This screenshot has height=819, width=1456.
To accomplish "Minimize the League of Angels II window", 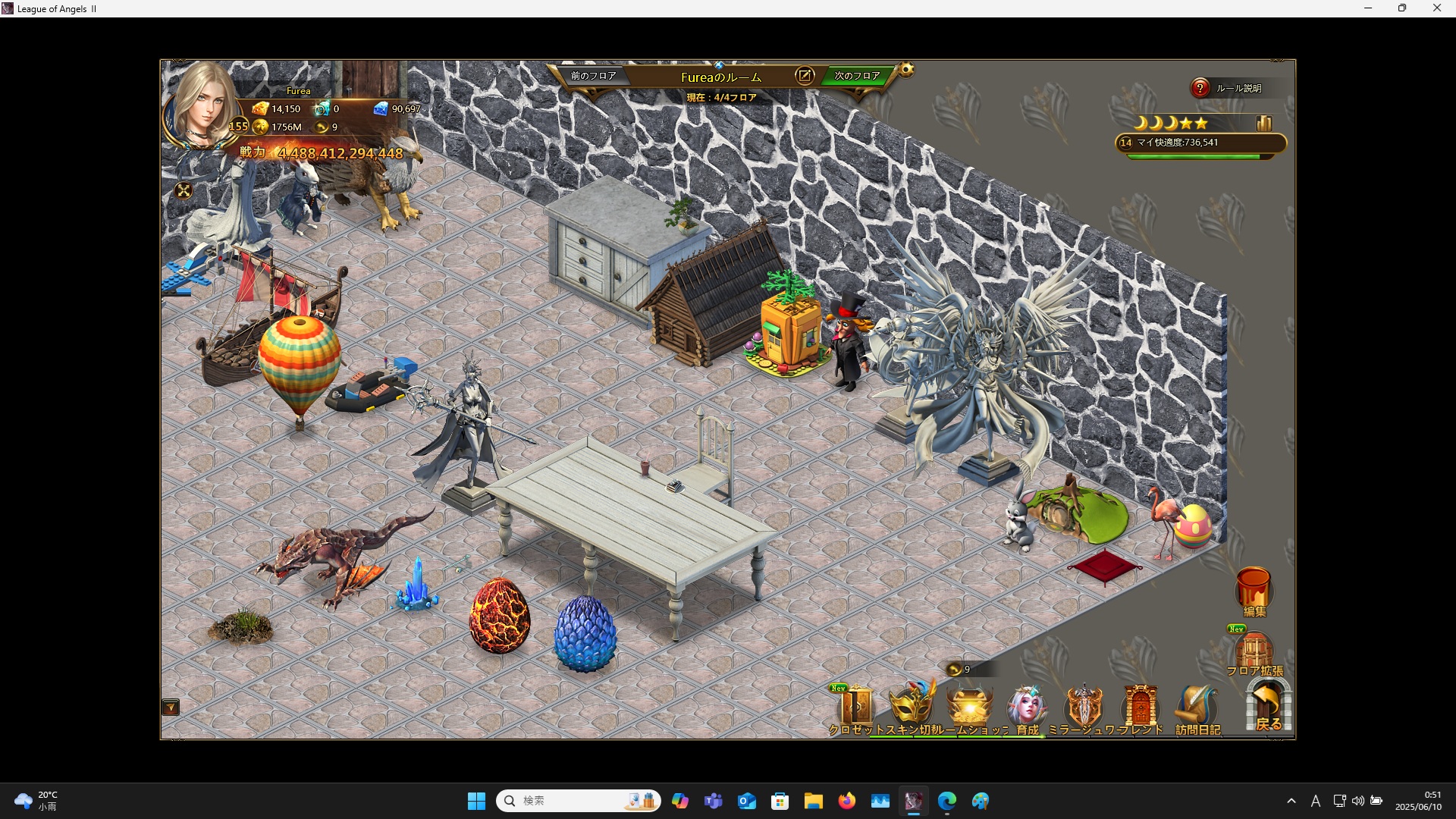I will click(x=1368, y=8).
